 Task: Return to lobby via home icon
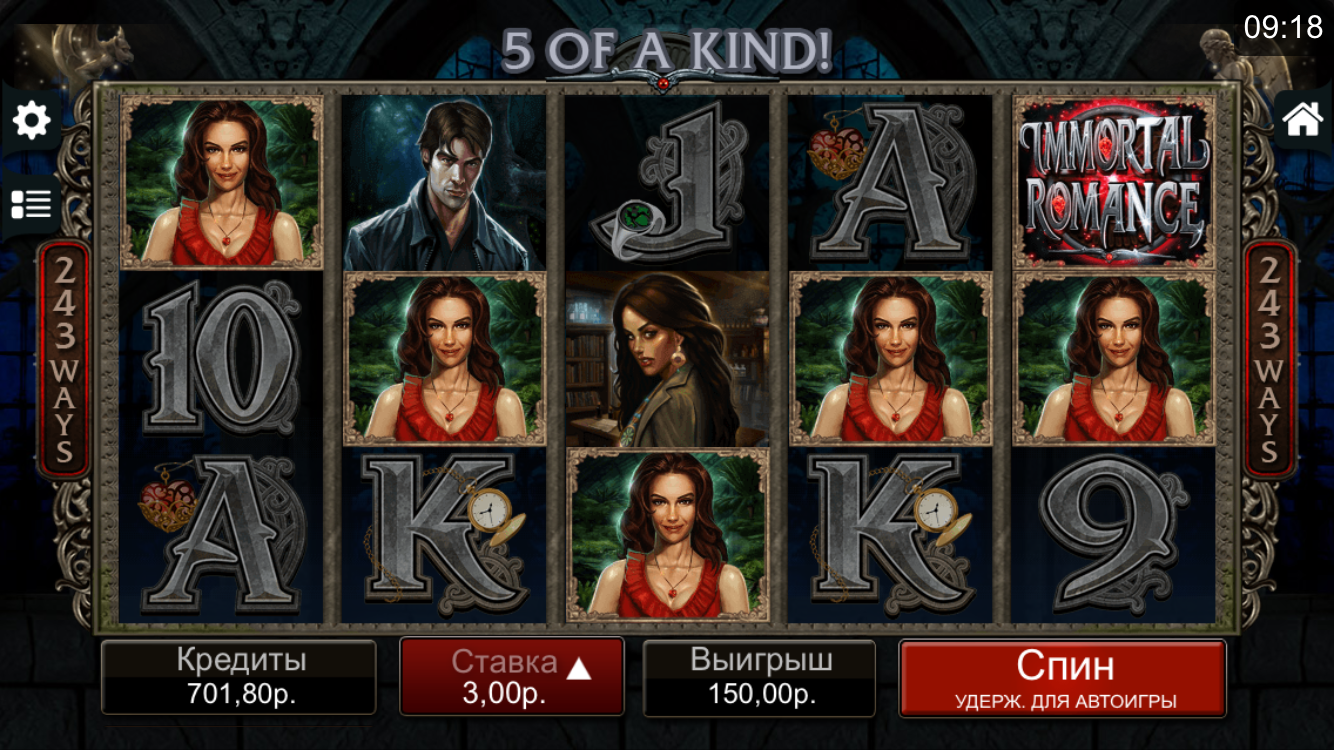(1302, 119)
